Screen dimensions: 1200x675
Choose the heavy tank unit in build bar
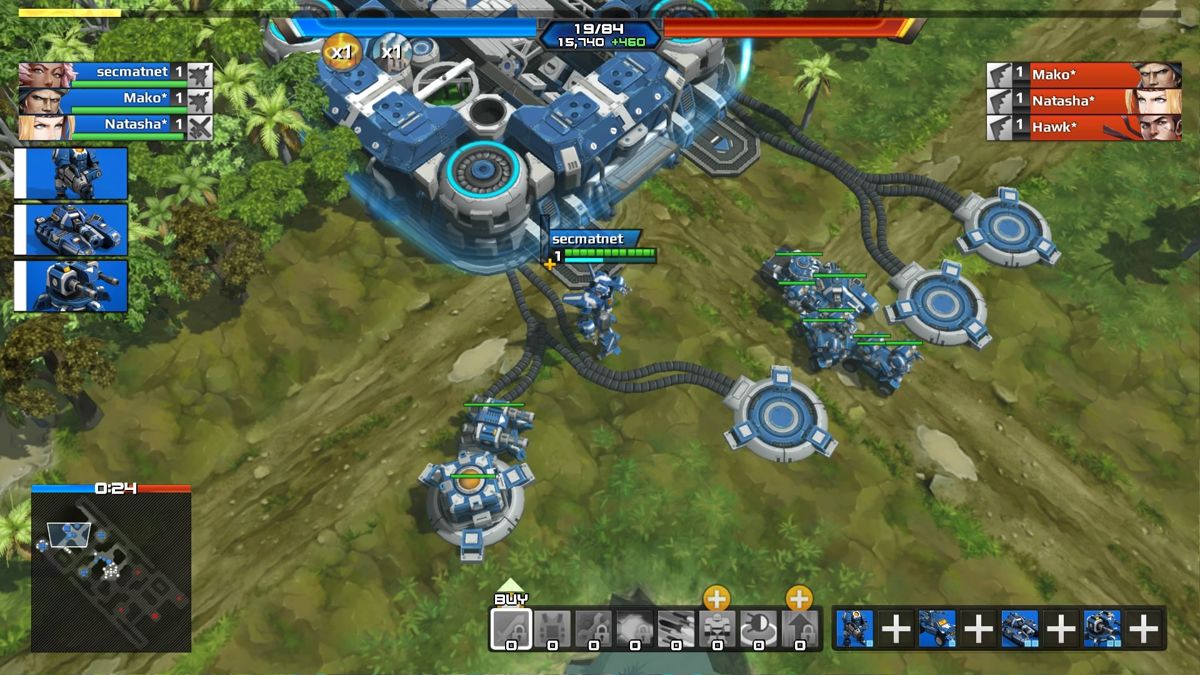pos(1019,628)
